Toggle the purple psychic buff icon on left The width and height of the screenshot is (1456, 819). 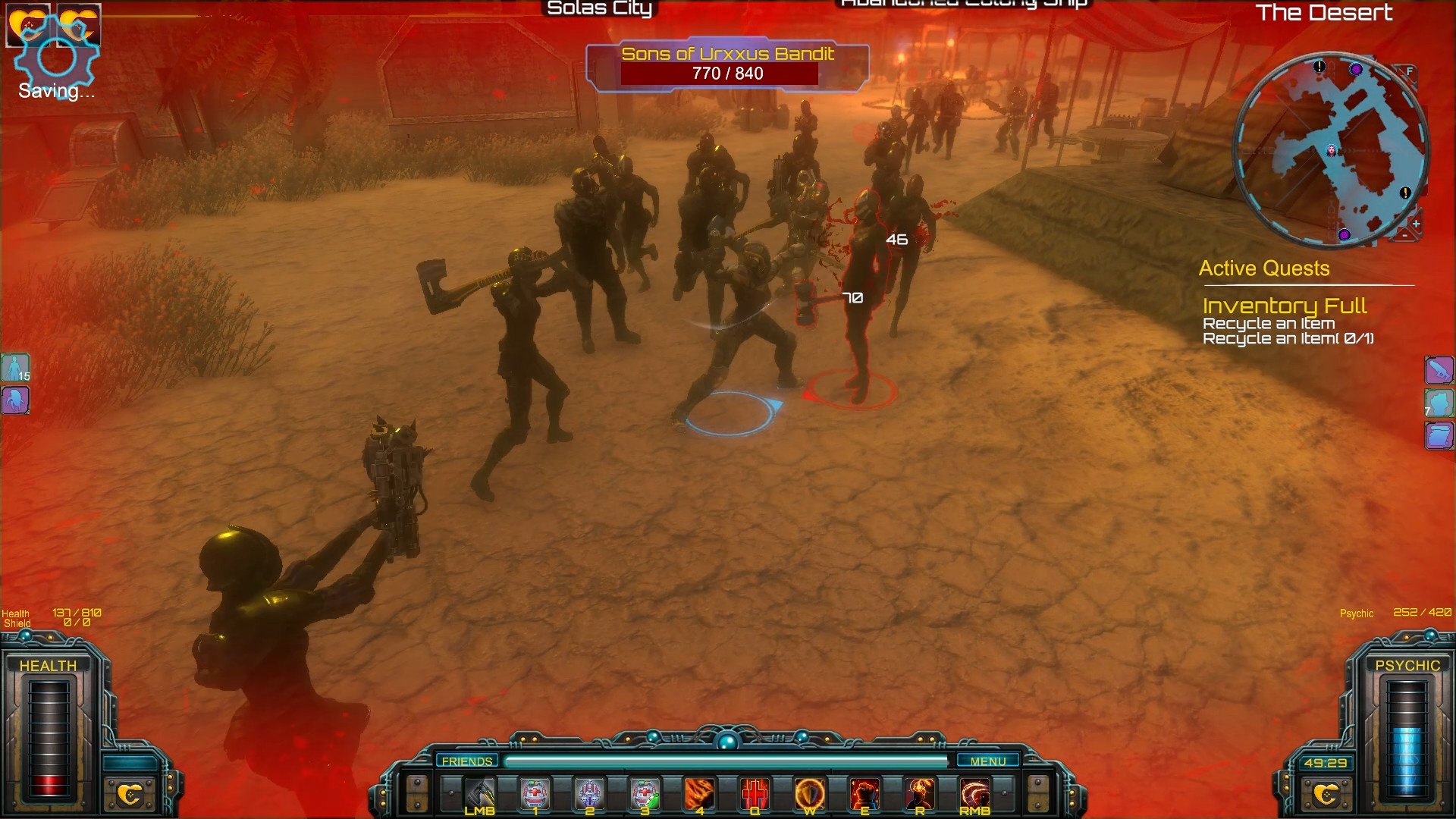click(15, 400)
